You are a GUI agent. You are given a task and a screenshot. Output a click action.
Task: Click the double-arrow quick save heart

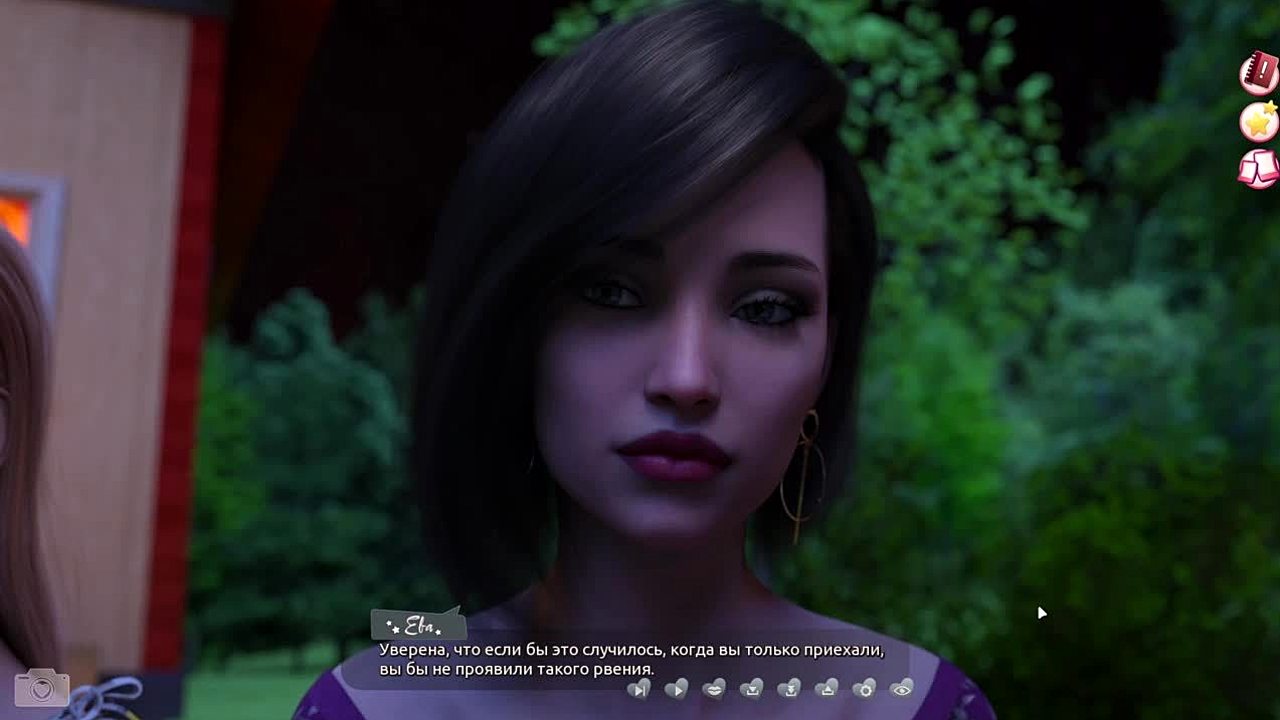point(789,688)
